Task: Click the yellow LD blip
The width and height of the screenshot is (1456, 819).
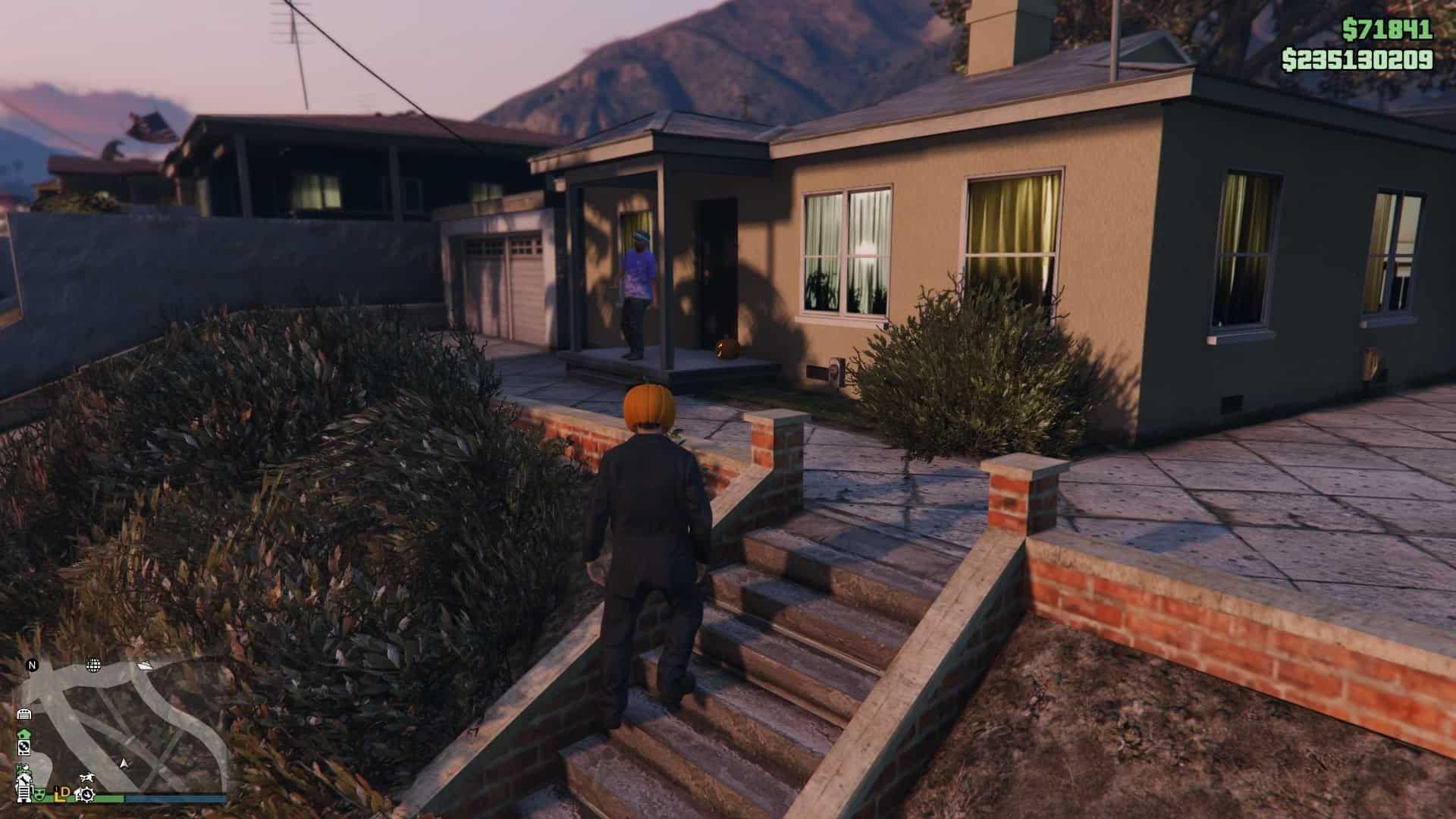Action: click(62, 793)
